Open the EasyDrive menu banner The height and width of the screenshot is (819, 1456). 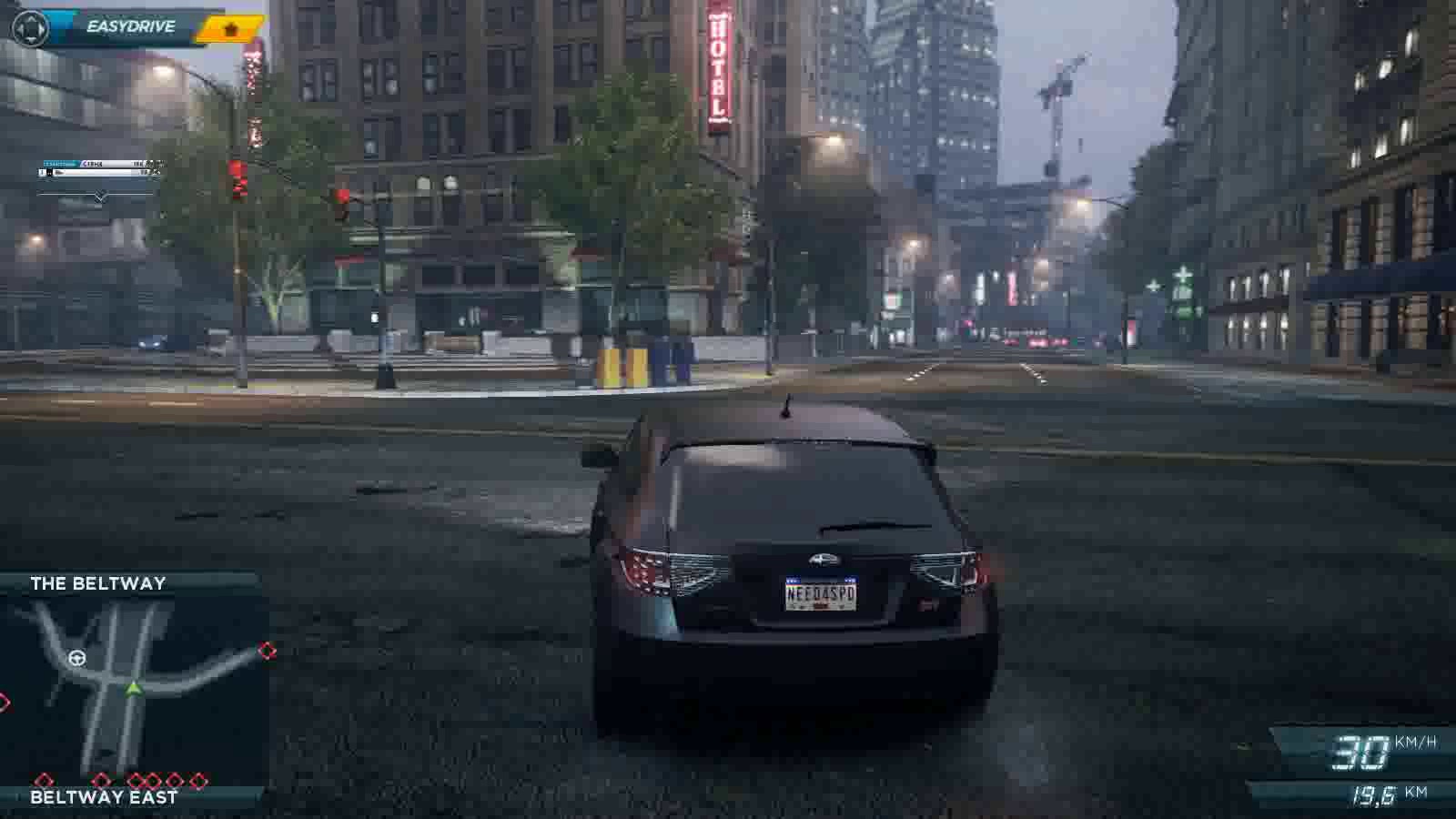[130, 27]
